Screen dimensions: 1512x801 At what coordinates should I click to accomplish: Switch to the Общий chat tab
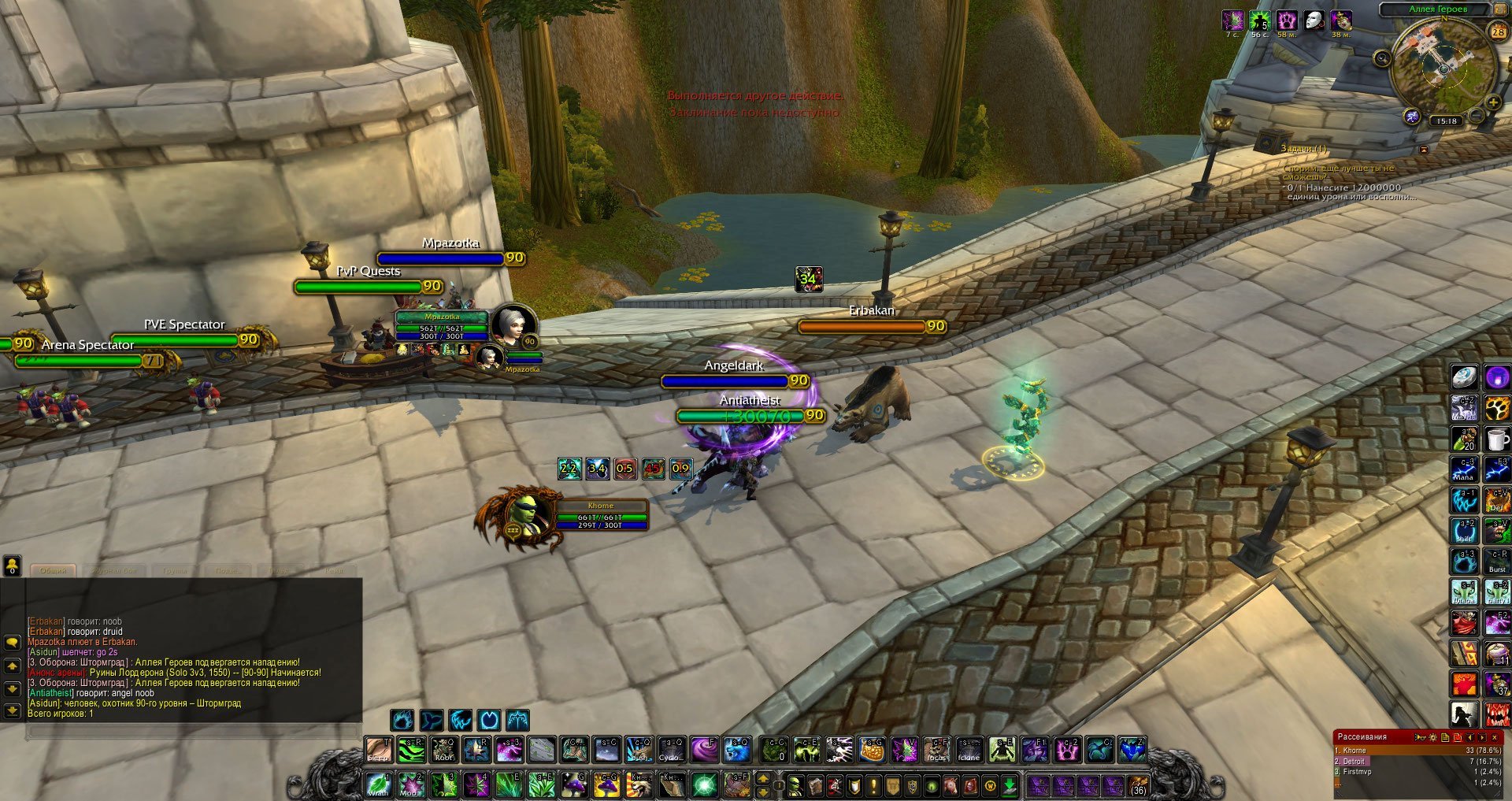[53, 570]
